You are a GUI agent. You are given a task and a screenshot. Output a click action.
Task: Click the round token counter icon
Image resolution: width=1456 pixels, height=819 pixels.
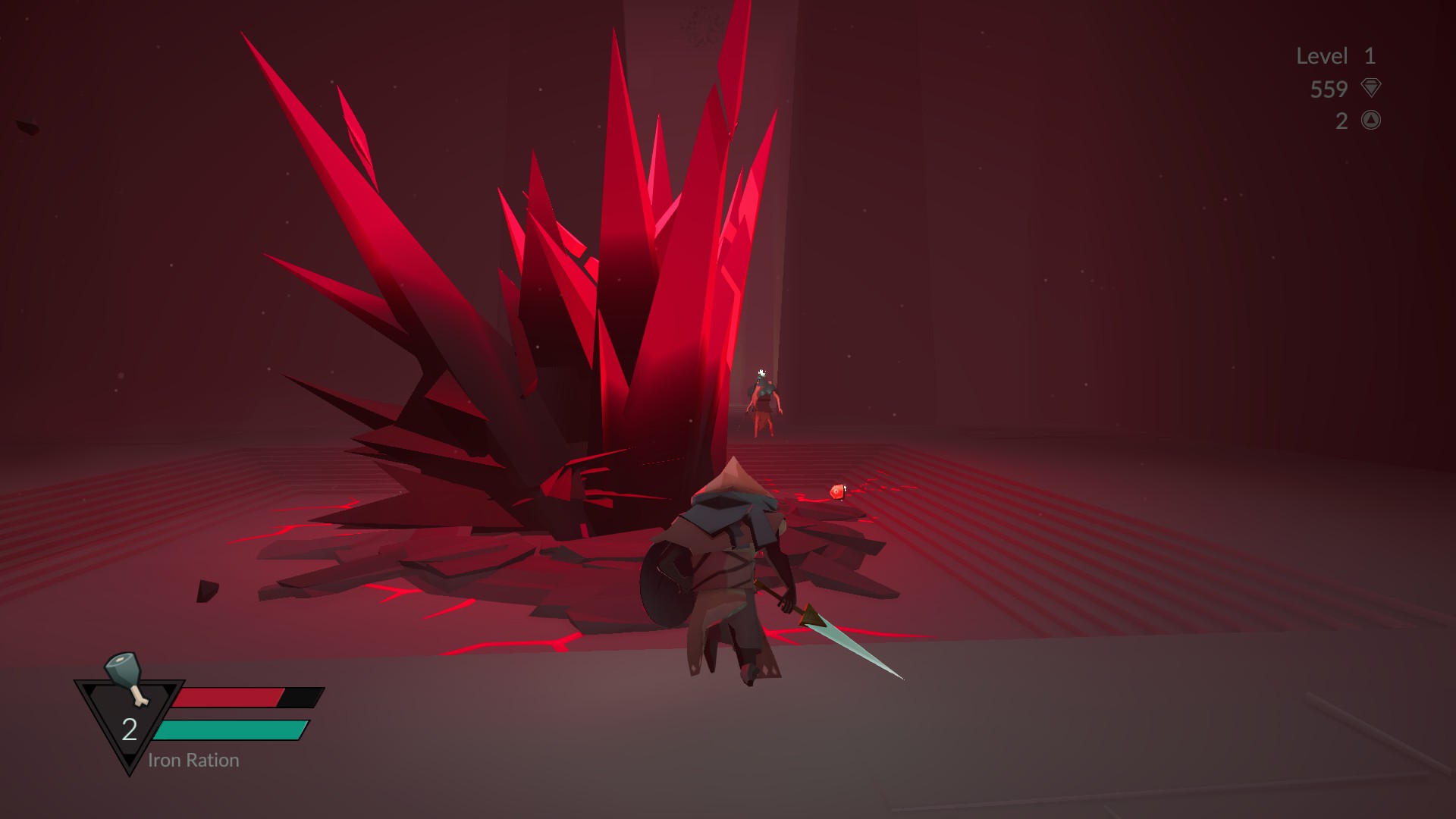pyautogui.click(x=1370, y=120)
